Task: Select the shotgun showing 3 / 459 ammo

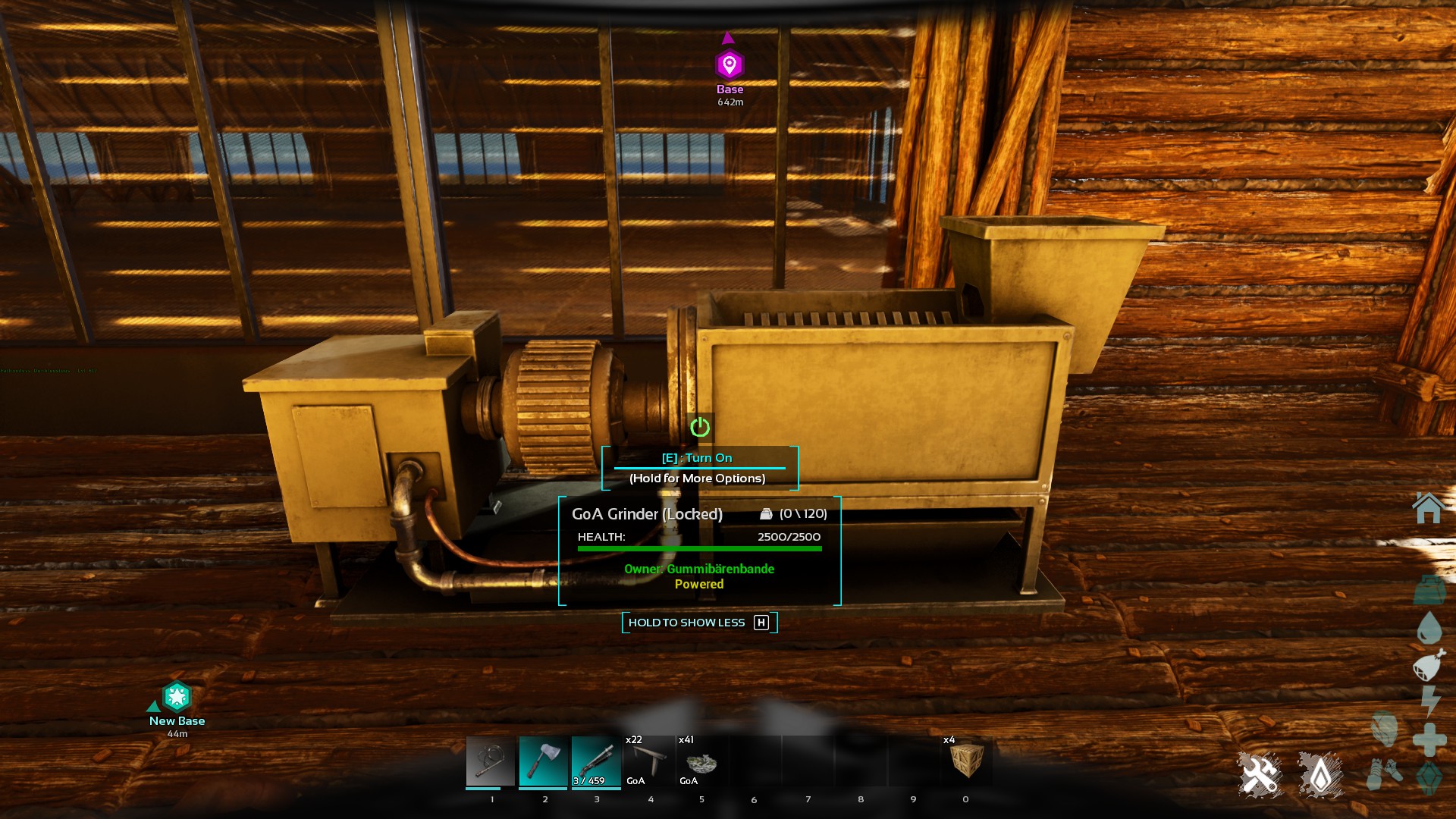Action: (596, 761)
